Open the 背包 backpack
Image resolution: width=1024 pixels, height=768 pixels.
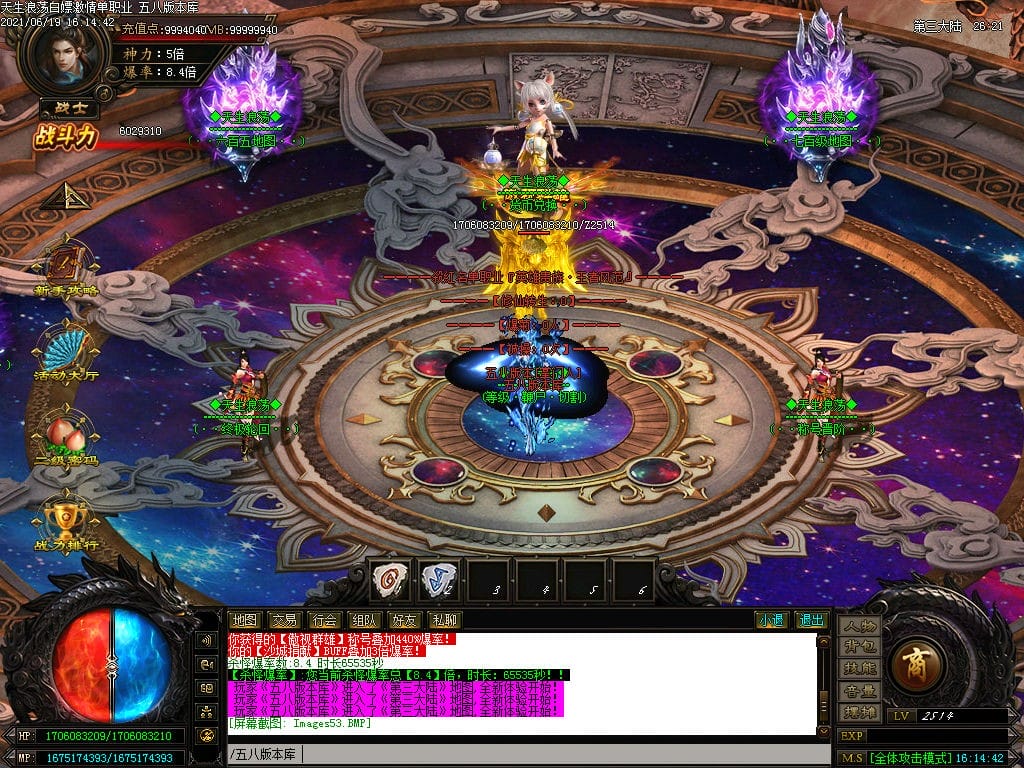859,647
